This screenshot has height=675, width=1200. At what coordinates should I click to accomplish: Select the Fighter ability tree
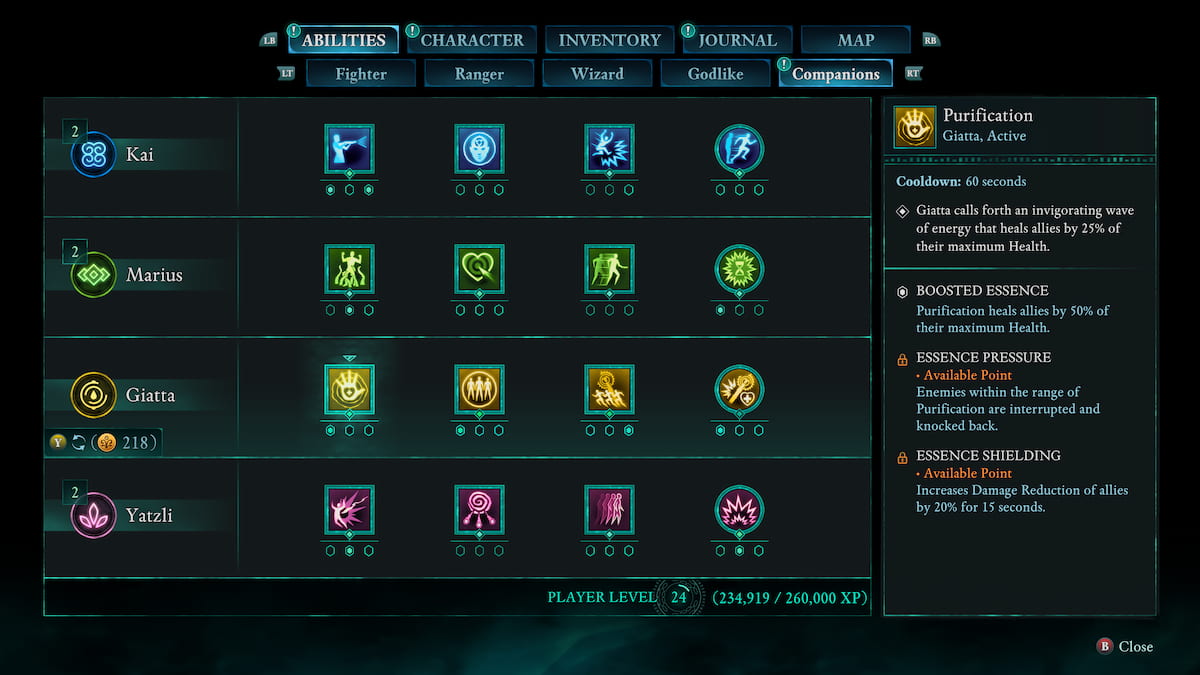[361, 74]
